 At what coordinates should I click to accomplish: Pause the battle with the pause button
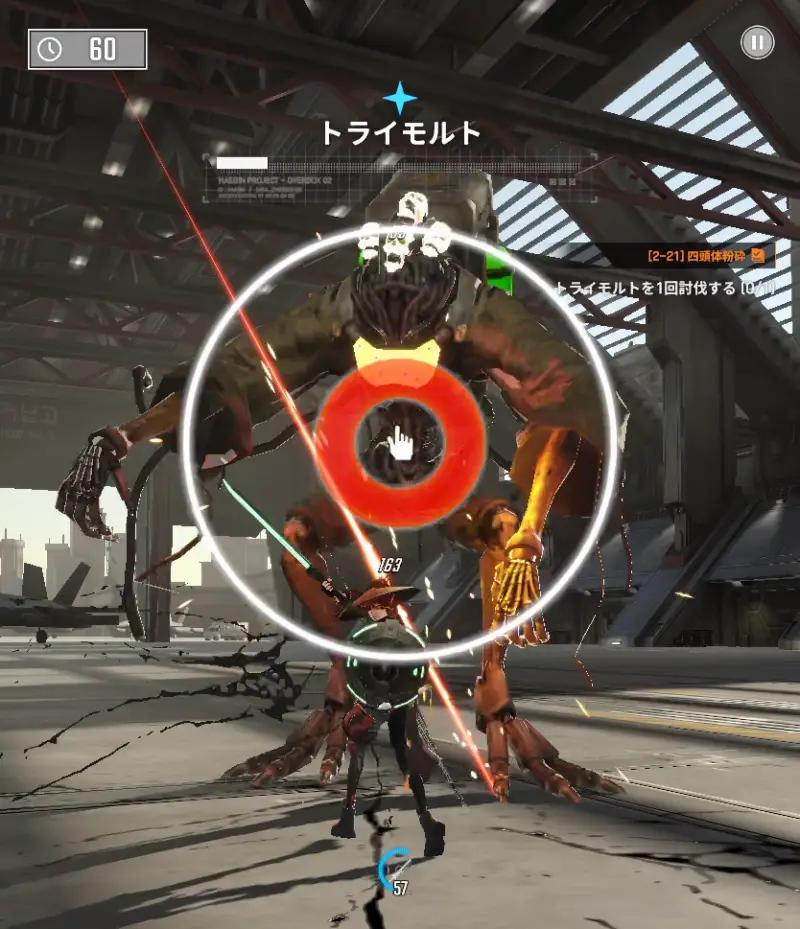(x=757, y=42)
